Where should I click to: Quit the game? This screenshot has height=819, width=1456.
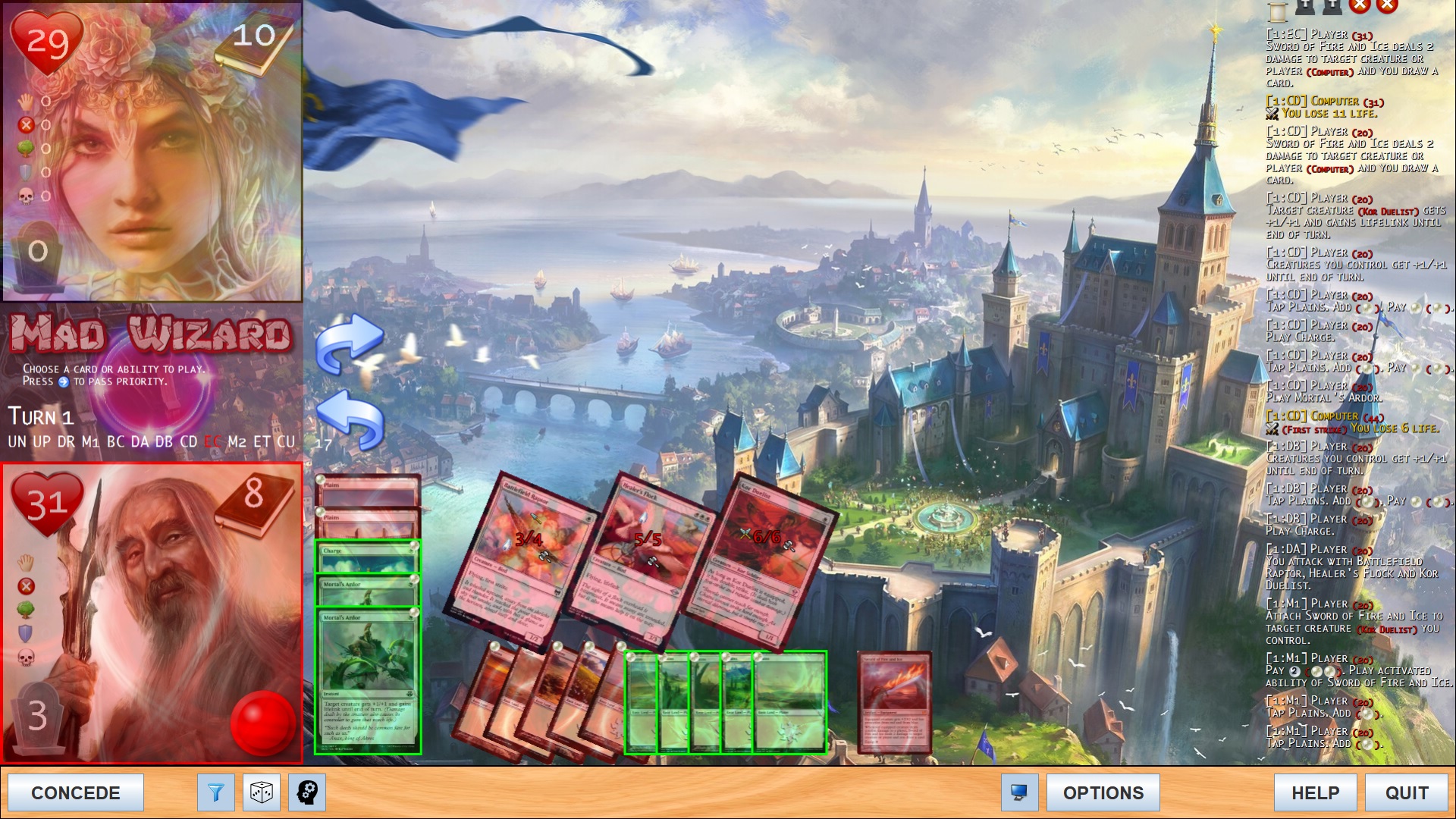click(1406, 792)
